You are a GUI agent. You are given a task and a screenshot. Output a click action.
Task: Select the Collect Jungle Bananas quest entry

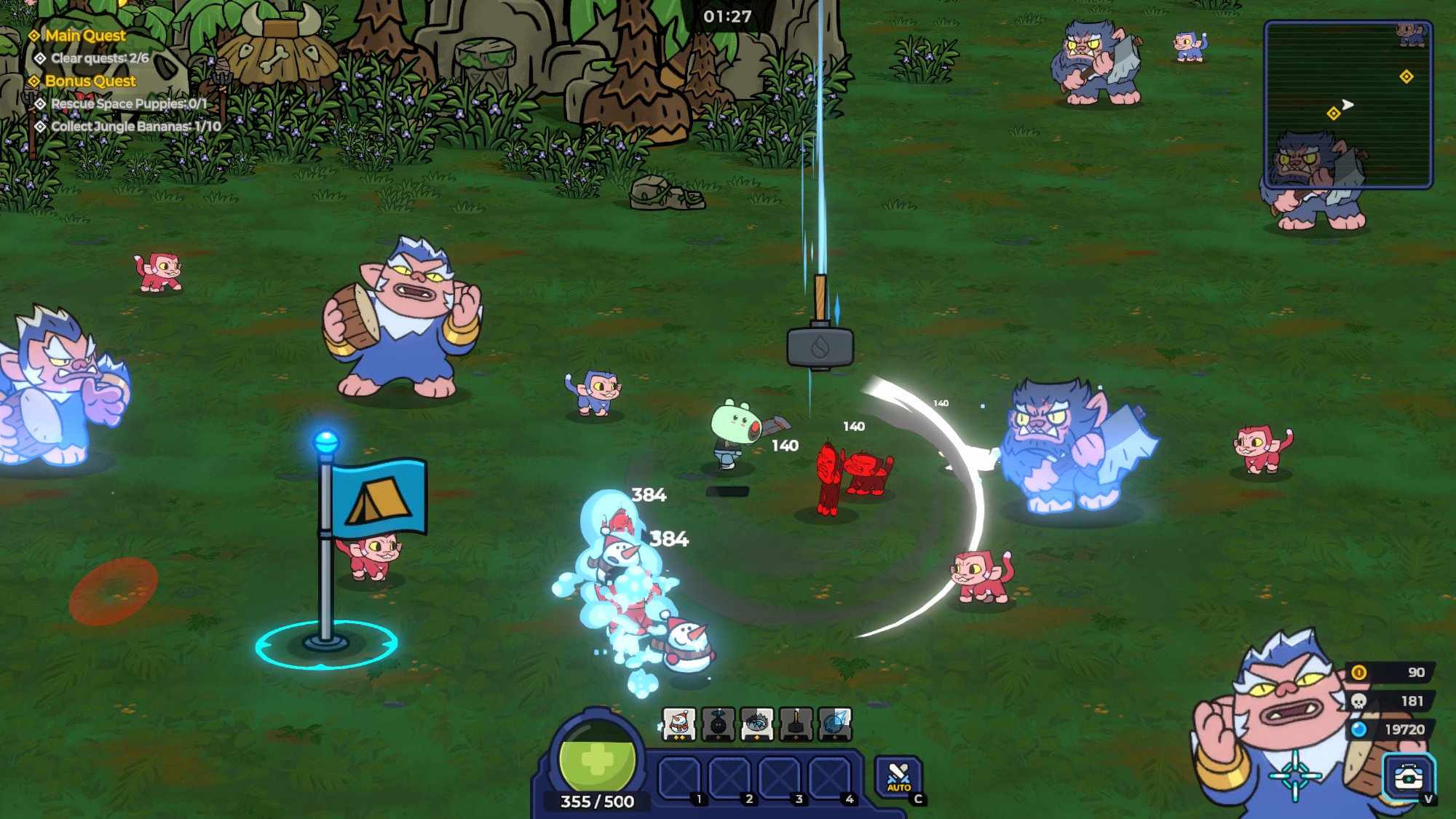click(135, 127)
